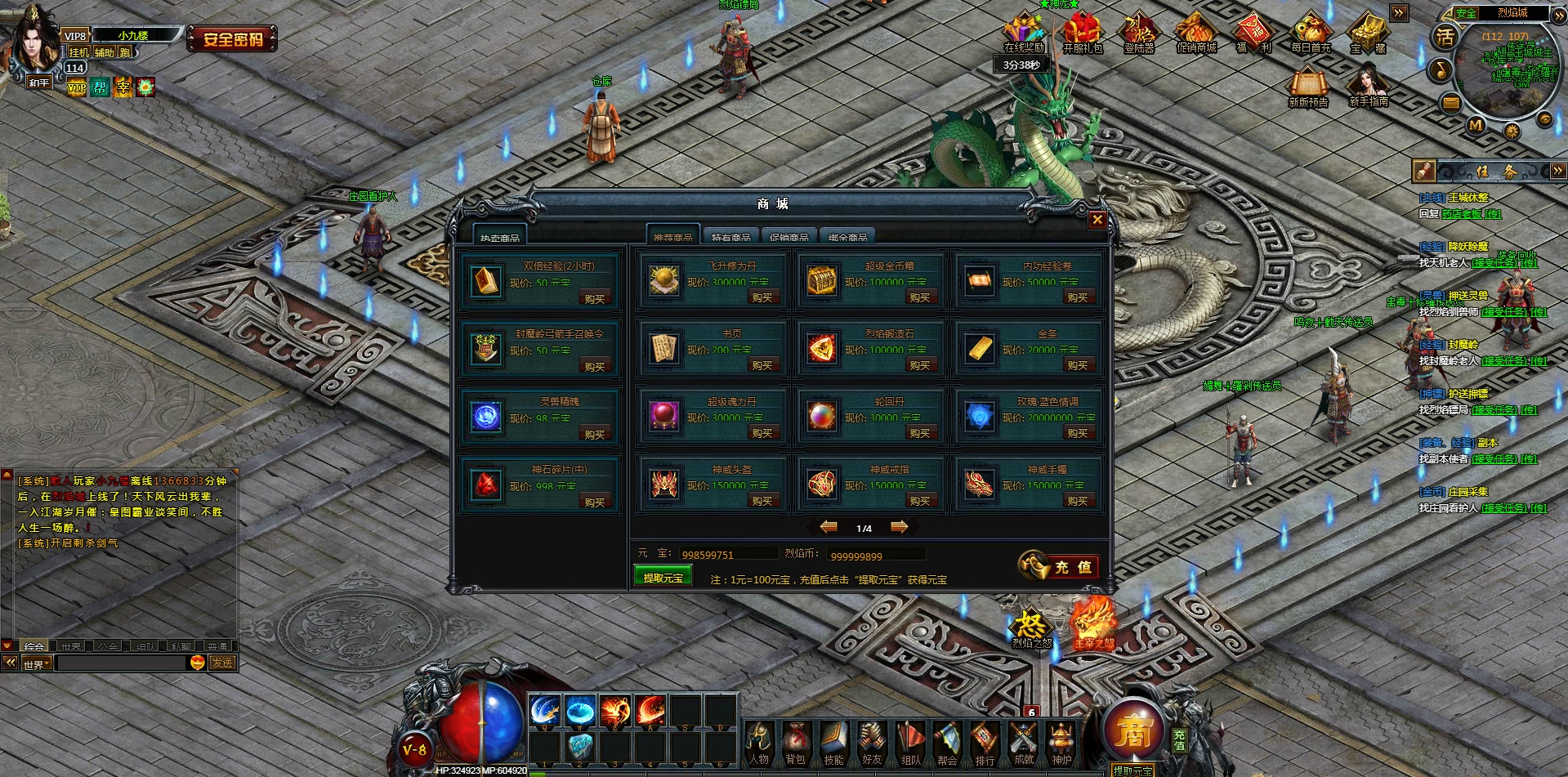Switch to the 特有商品 tab
The height and width of the screenshot is (777, 1568).
[x=730, y=236]
